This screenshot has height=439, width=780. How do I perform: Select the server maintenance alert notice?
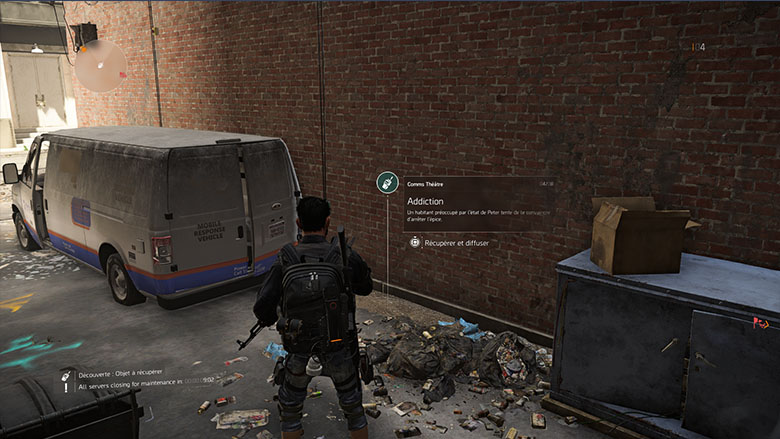139,382
